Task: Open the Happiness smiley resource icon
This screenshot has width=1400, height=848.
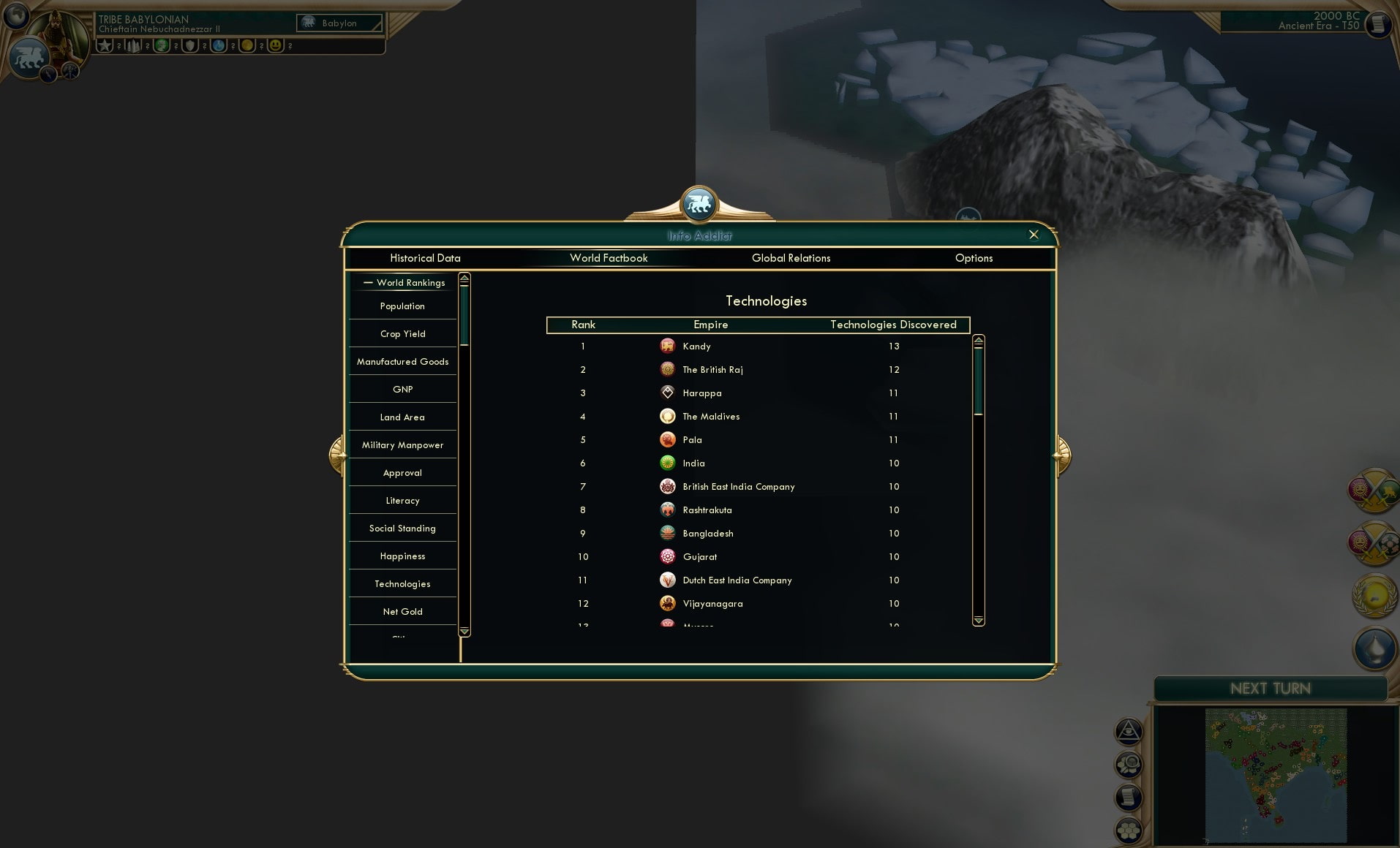Action: pyautogui.click(x=276, y=46)
